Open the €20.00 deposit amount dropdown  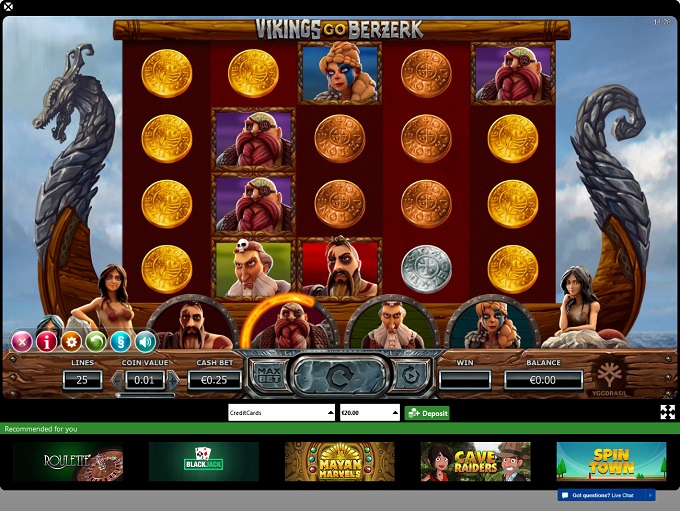tap(369, 412)
